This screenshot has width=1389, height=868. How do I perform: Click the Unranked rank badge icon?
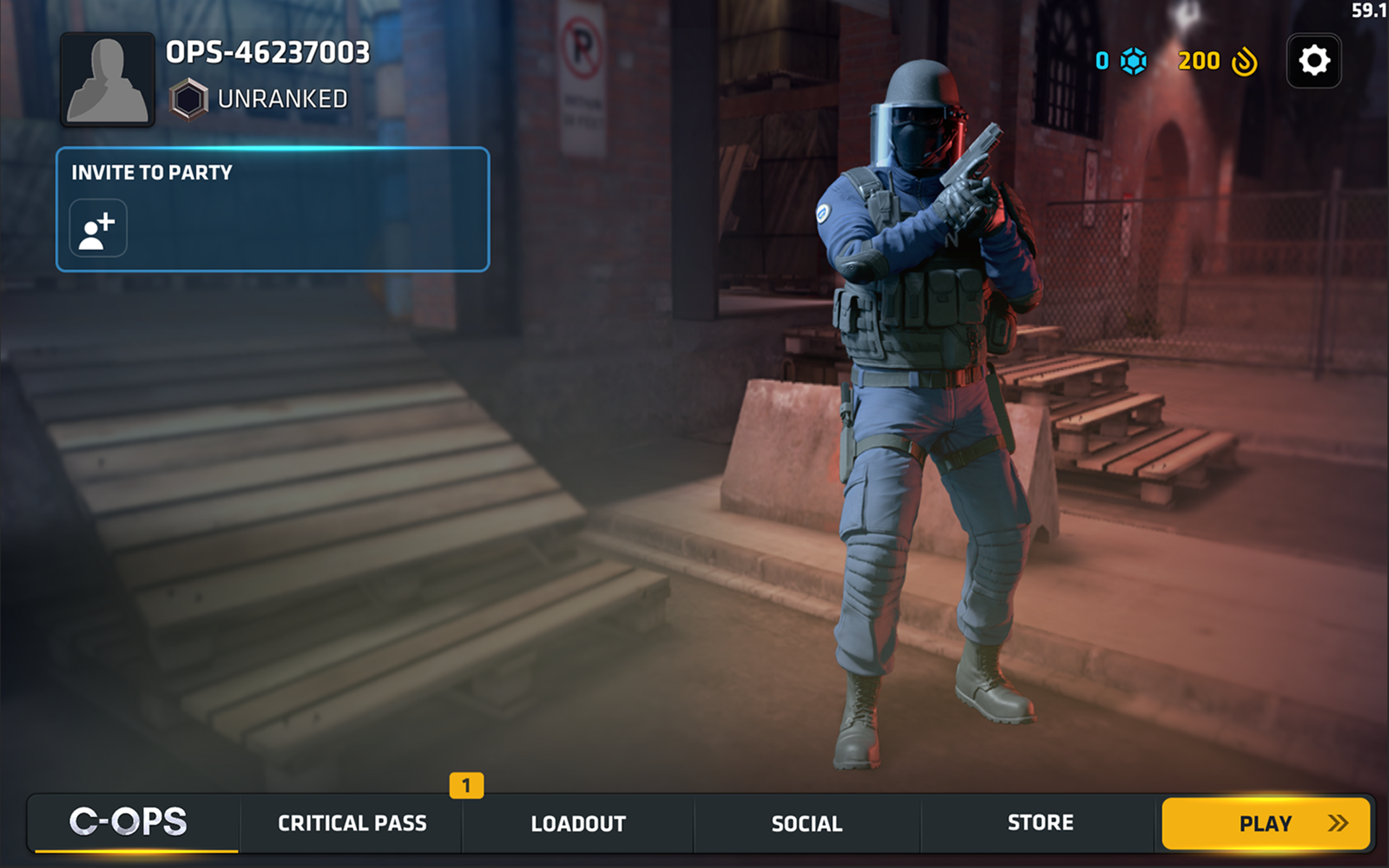(188, 99)
